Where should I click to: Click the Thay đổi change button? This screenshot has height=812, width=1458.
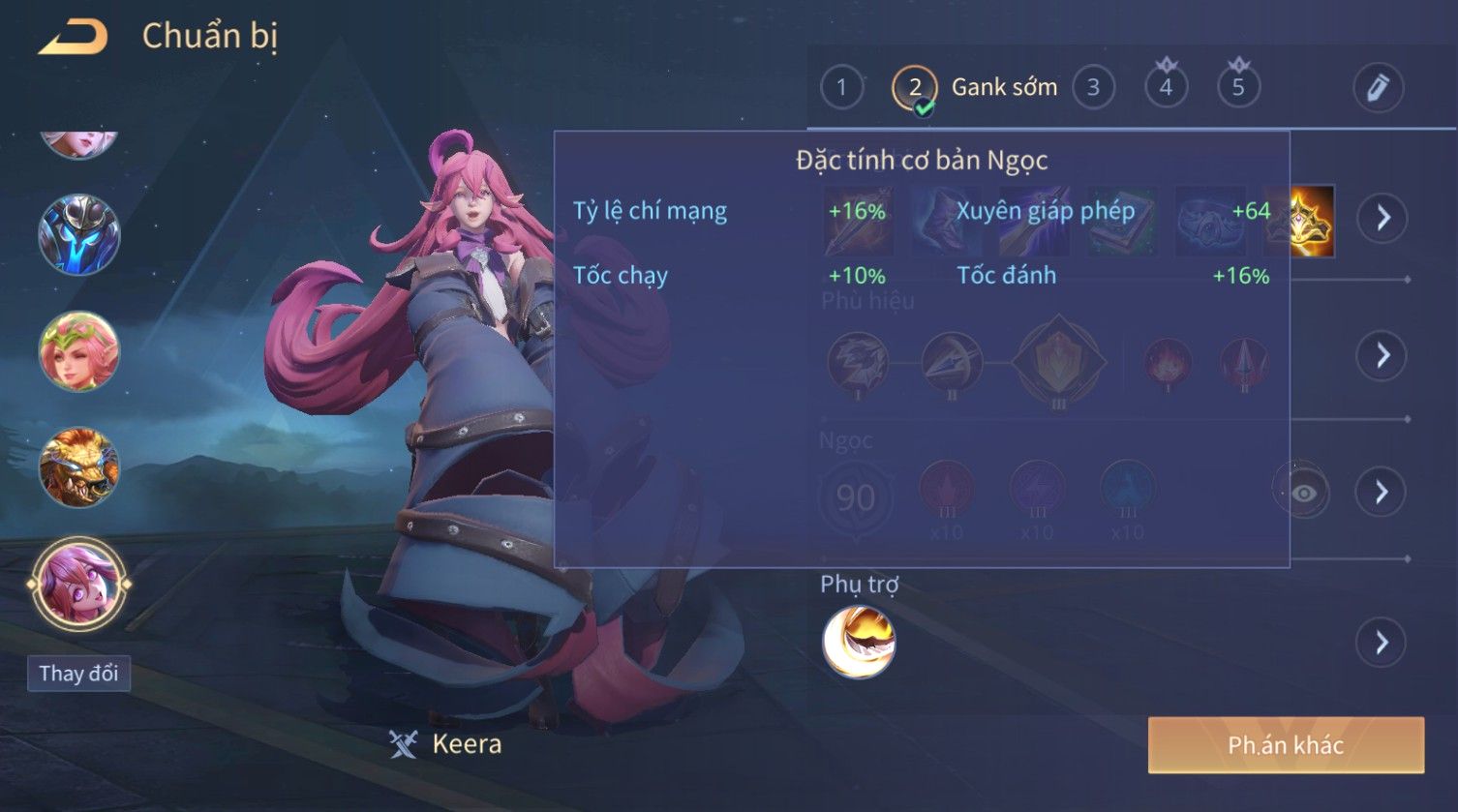click(78, 674)
